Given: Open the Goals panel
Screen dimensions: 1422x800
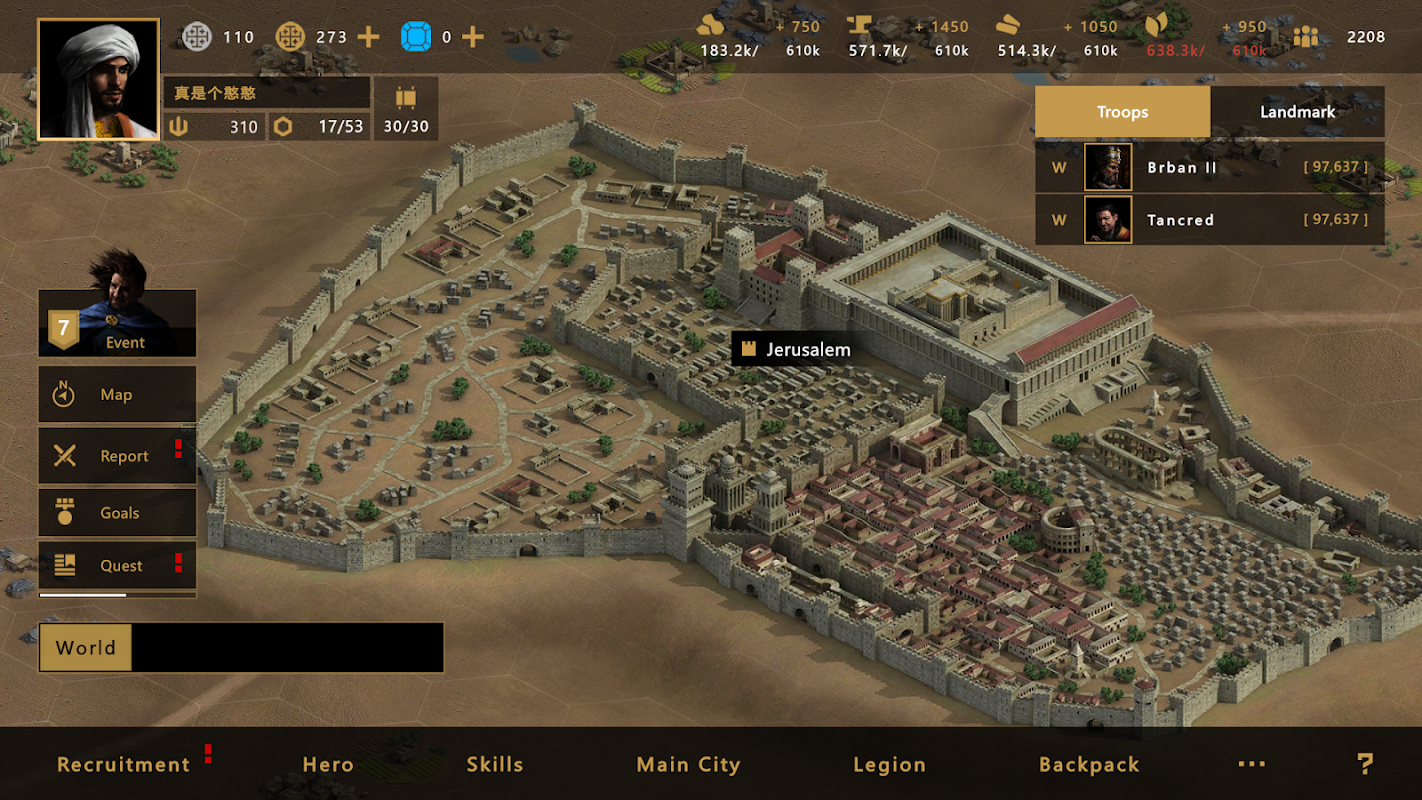Looking at the screenshot, I should 117,513.
